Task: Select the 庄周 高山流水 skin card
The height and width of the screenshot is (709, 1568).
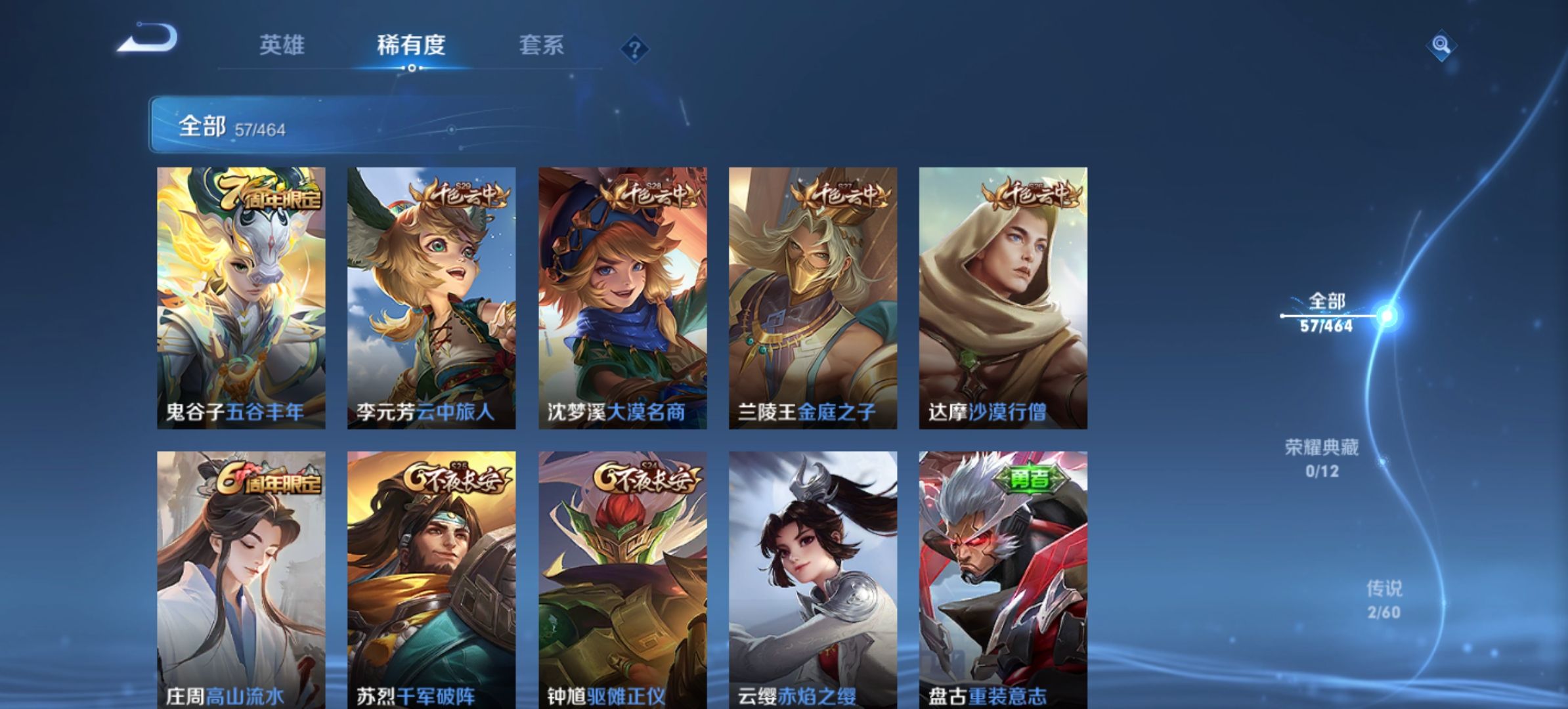Action: (x=241, y=579)
